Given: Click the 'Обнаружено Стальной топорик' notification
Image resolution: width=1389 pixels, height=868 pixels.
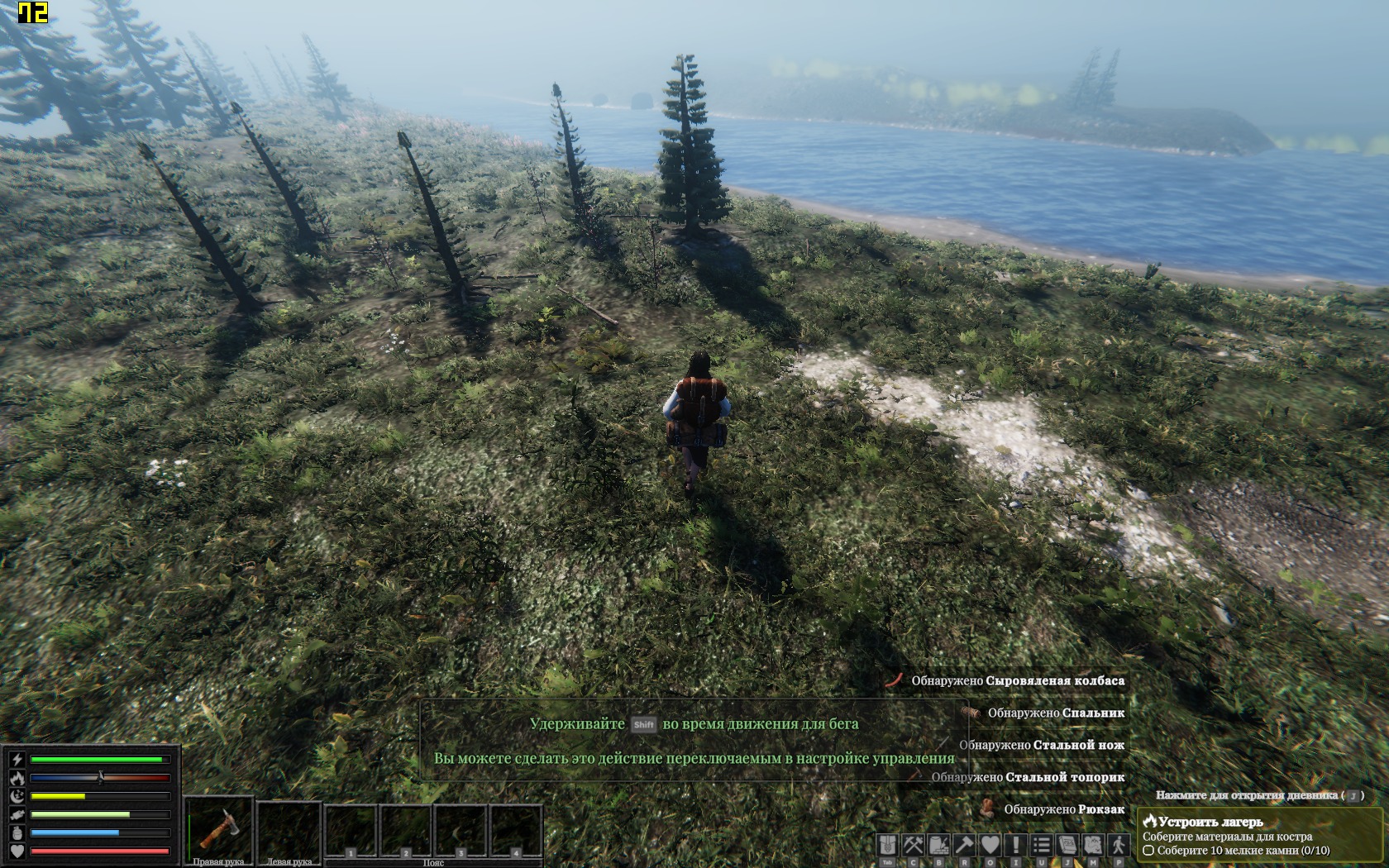Looking at the screenshot, I should (1028, 777).
